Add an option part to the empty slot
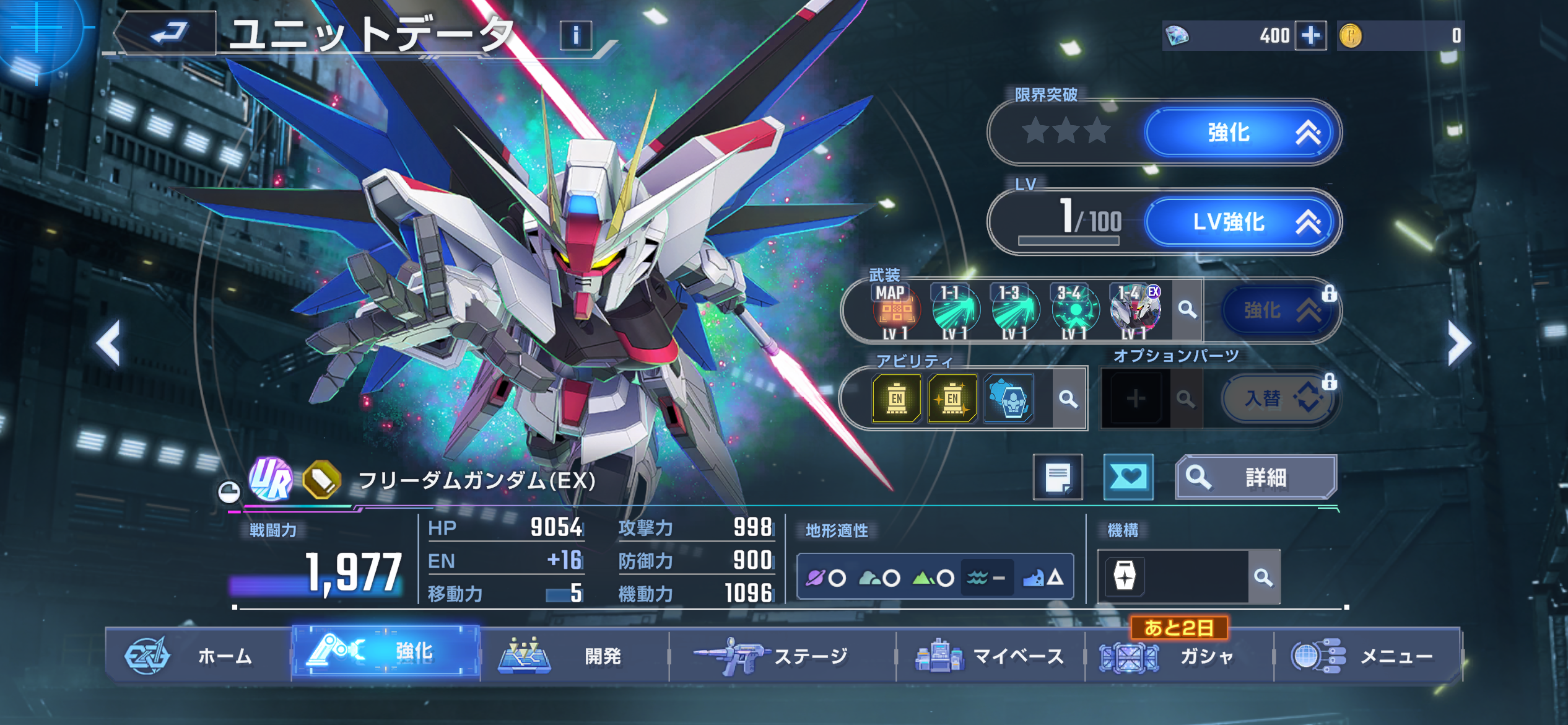The height and width of the screenshot is (725, 1568). coord(1135,398)
